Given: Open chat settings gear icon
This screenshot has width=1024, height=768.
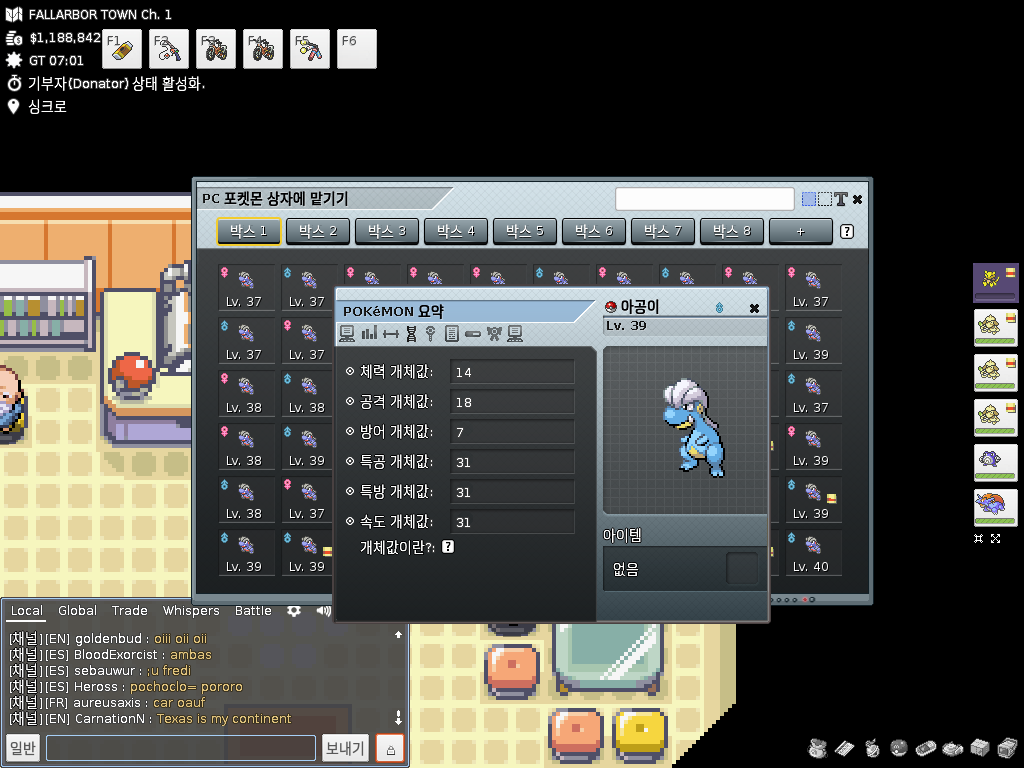Looking at the screenshot, I should tap(294, 611).
